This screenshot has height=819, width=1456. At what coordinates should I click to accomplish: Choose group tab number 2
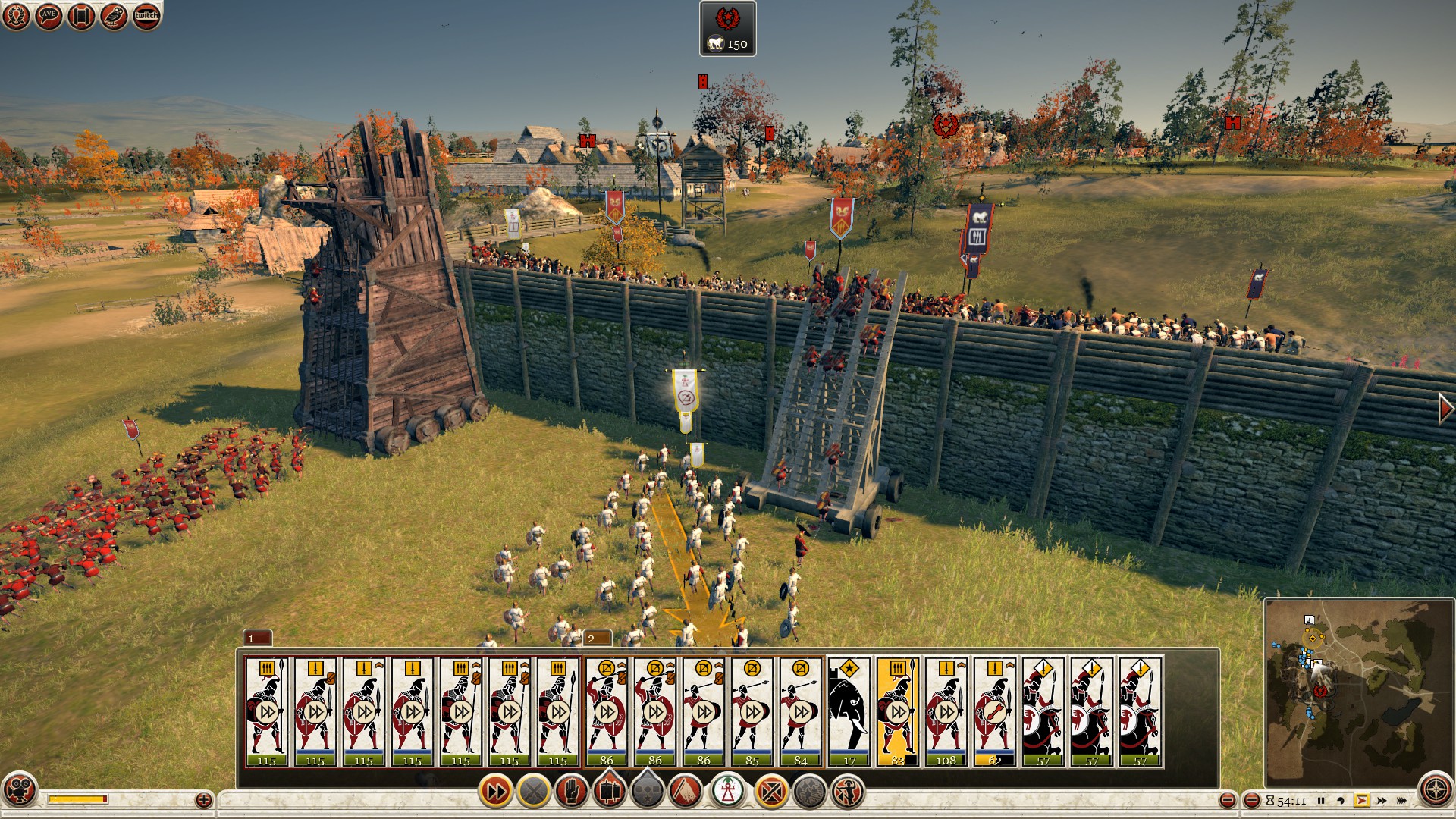pos(598,638)
